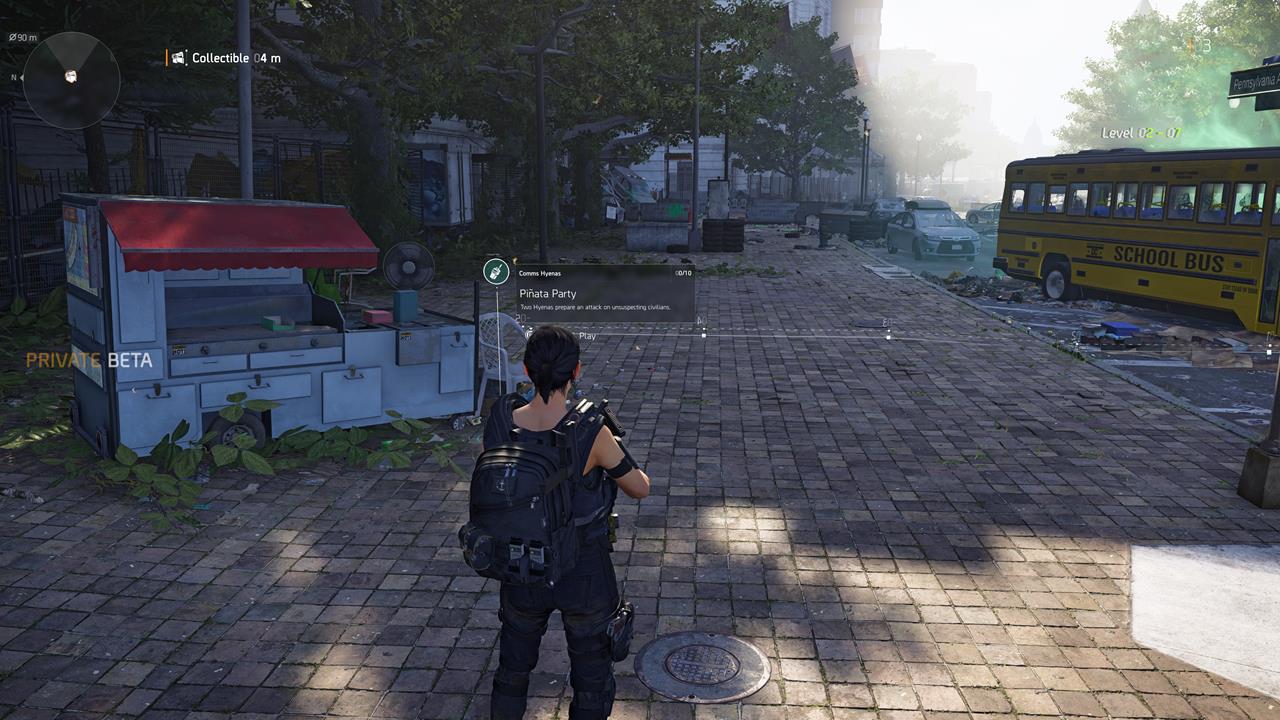Screen dimensions: 1280x720
Task: Click the Ø90 m range label above the minimap
Action: (x=22, y=37)
